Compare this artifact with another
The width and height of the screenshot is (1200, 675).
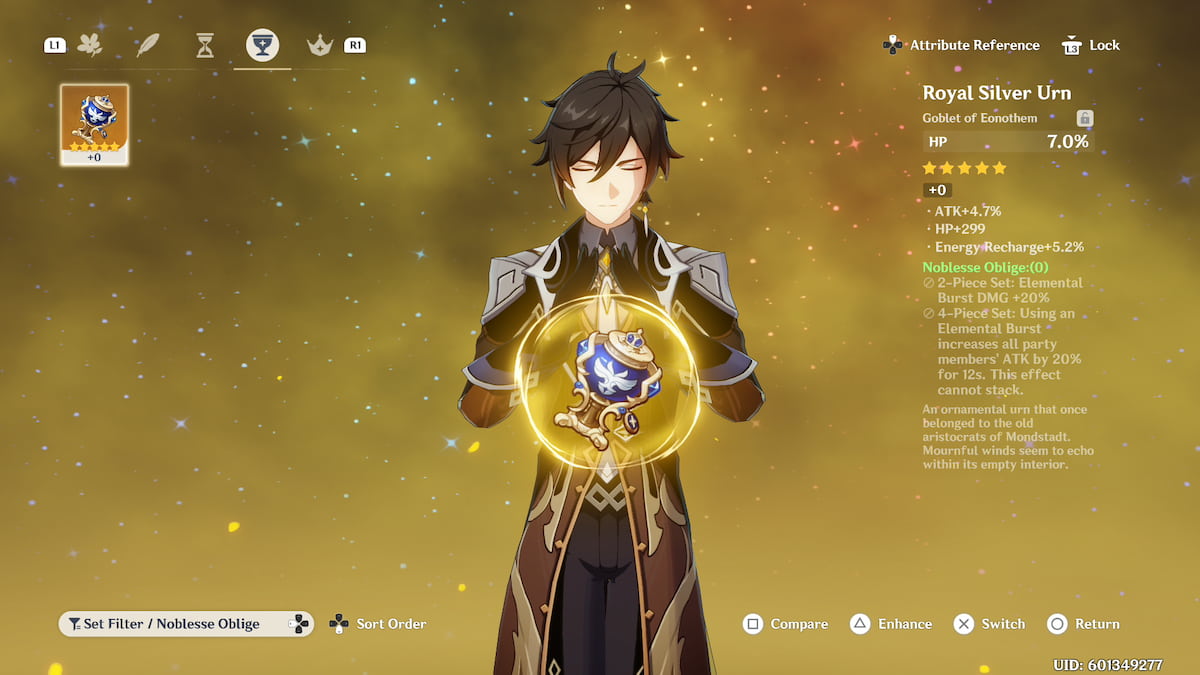tap(785, 624)
